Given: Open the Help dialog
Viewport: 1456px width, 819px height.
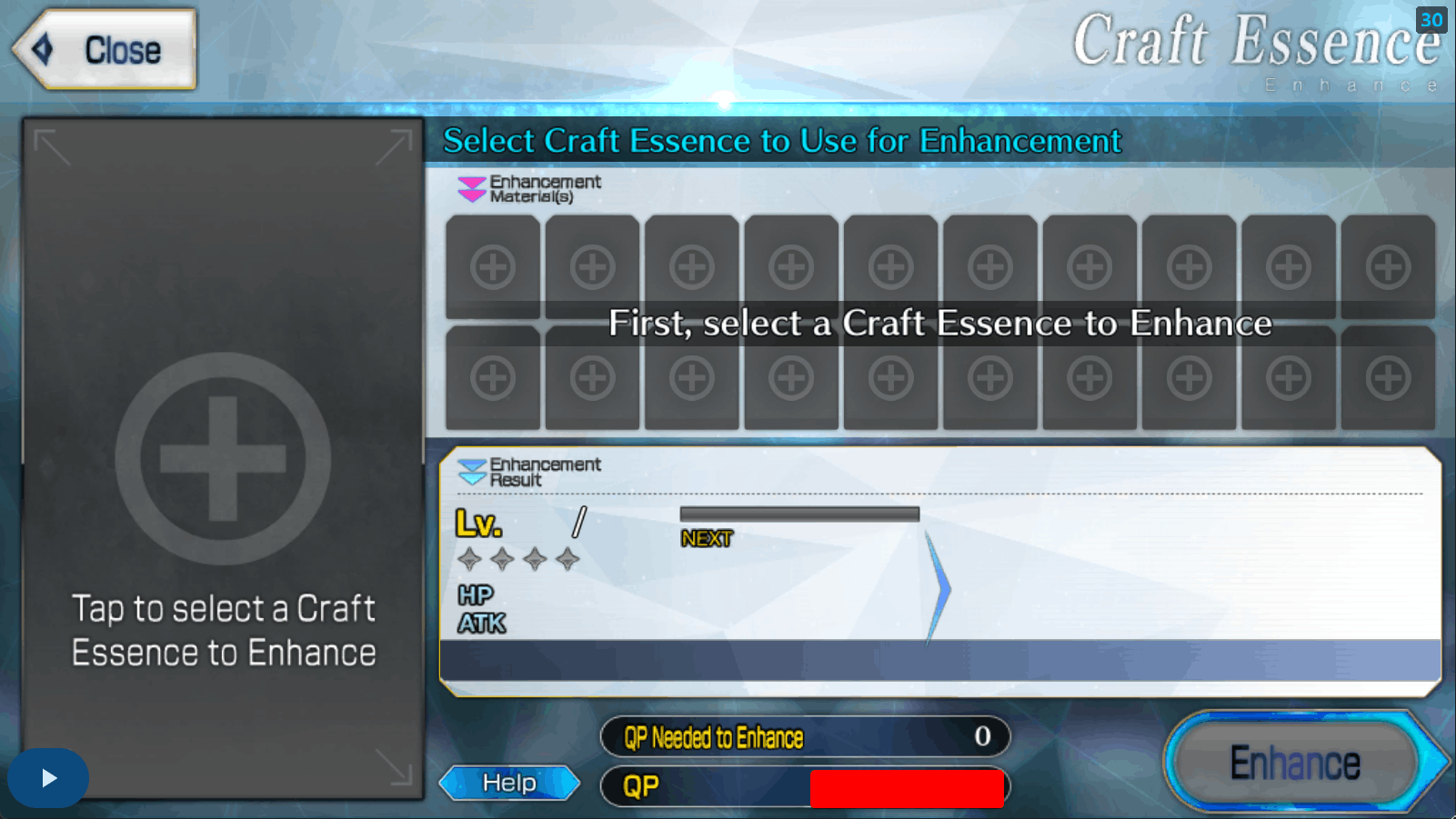Looking at the screenshot, I should pyautogui.click(x=509, y=782).
